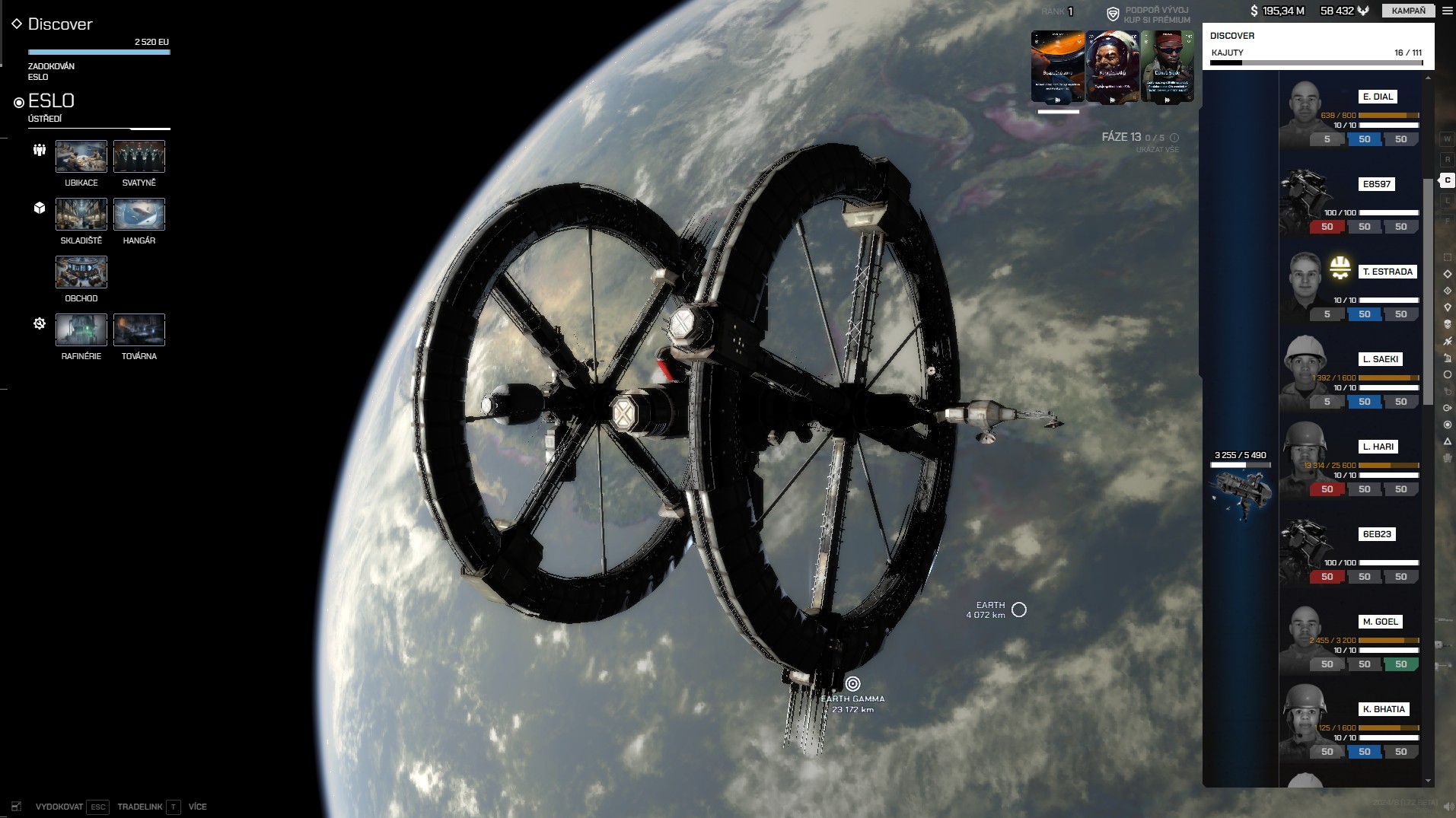
Task: Open the Tradelink panel
Action: [140, 807]
